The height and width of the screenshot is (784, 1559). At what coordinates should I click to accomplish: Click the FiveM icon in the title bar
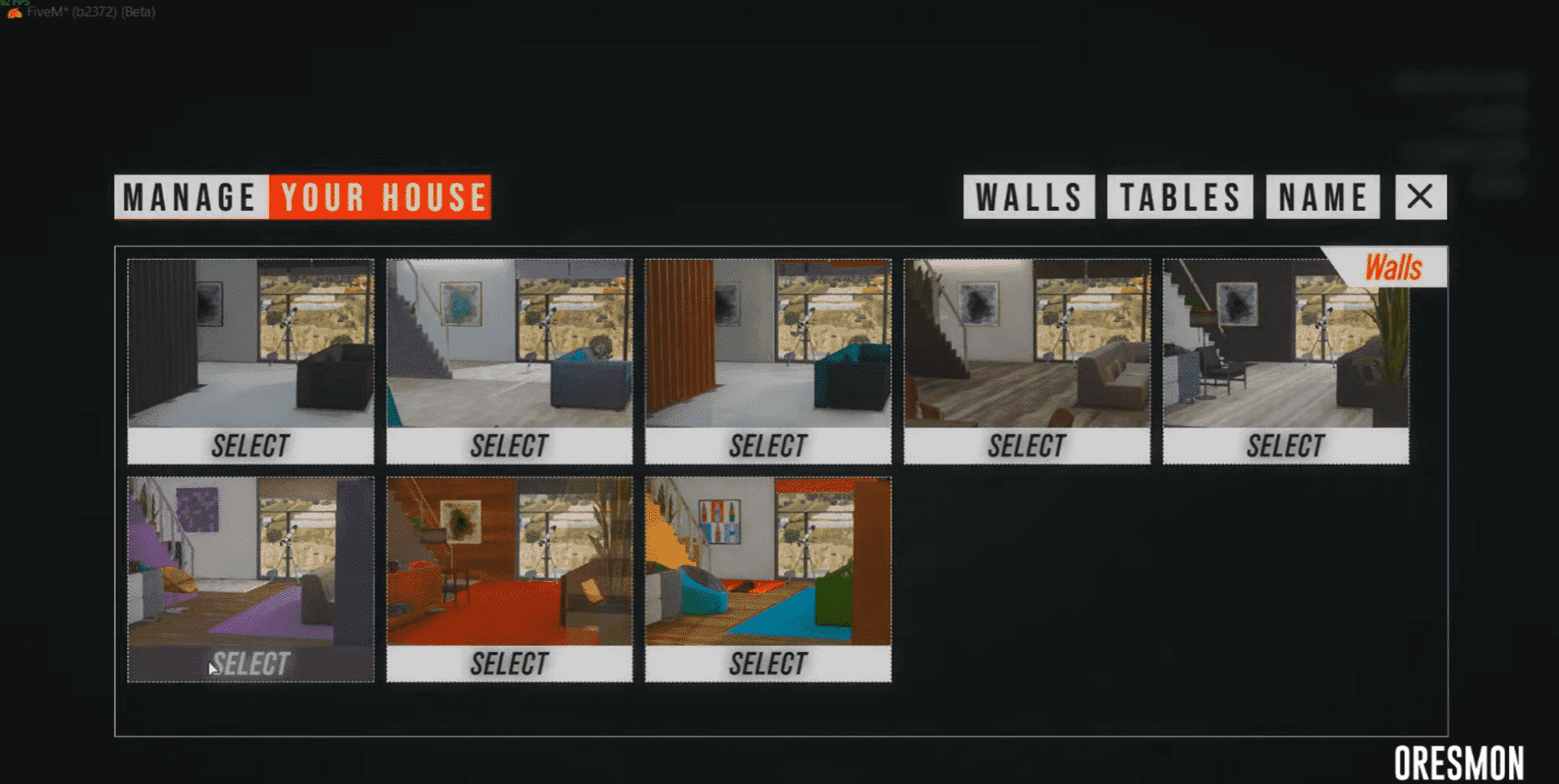click(13, 13)
